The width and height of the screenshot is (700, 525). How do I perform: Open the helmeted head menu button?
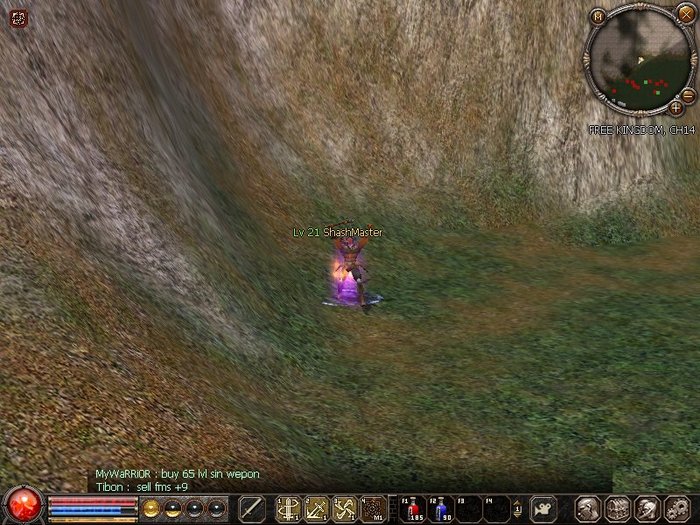point(646,508)
